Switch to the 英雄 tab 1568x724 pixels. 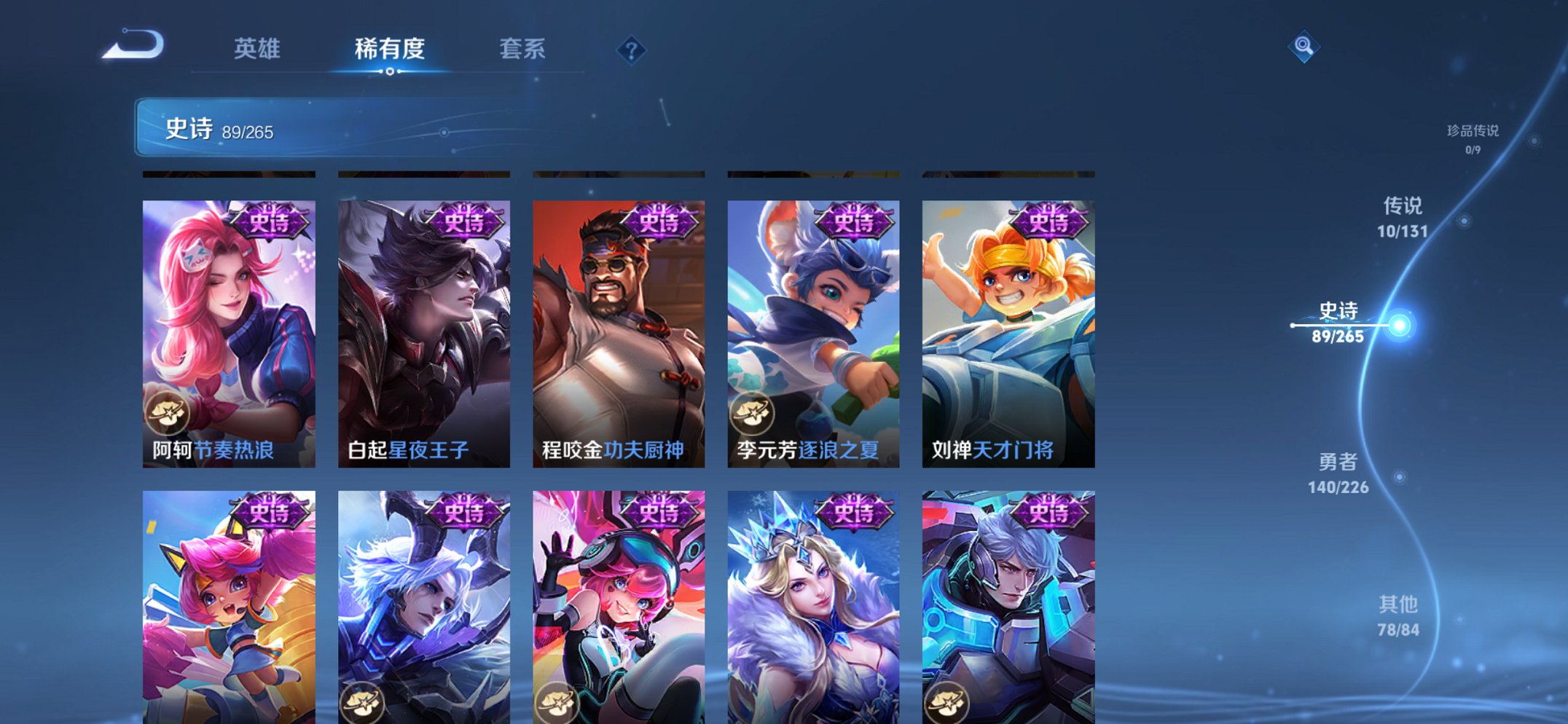pyautogui.click(x=256, y=50)
